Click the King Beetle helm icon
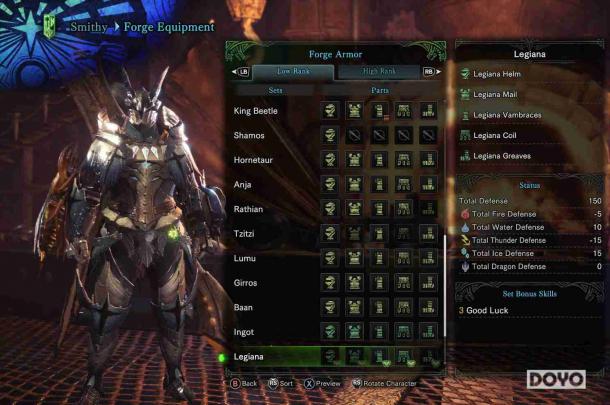The width and height of the screenshot is (610, 405). tap(330, 110)
